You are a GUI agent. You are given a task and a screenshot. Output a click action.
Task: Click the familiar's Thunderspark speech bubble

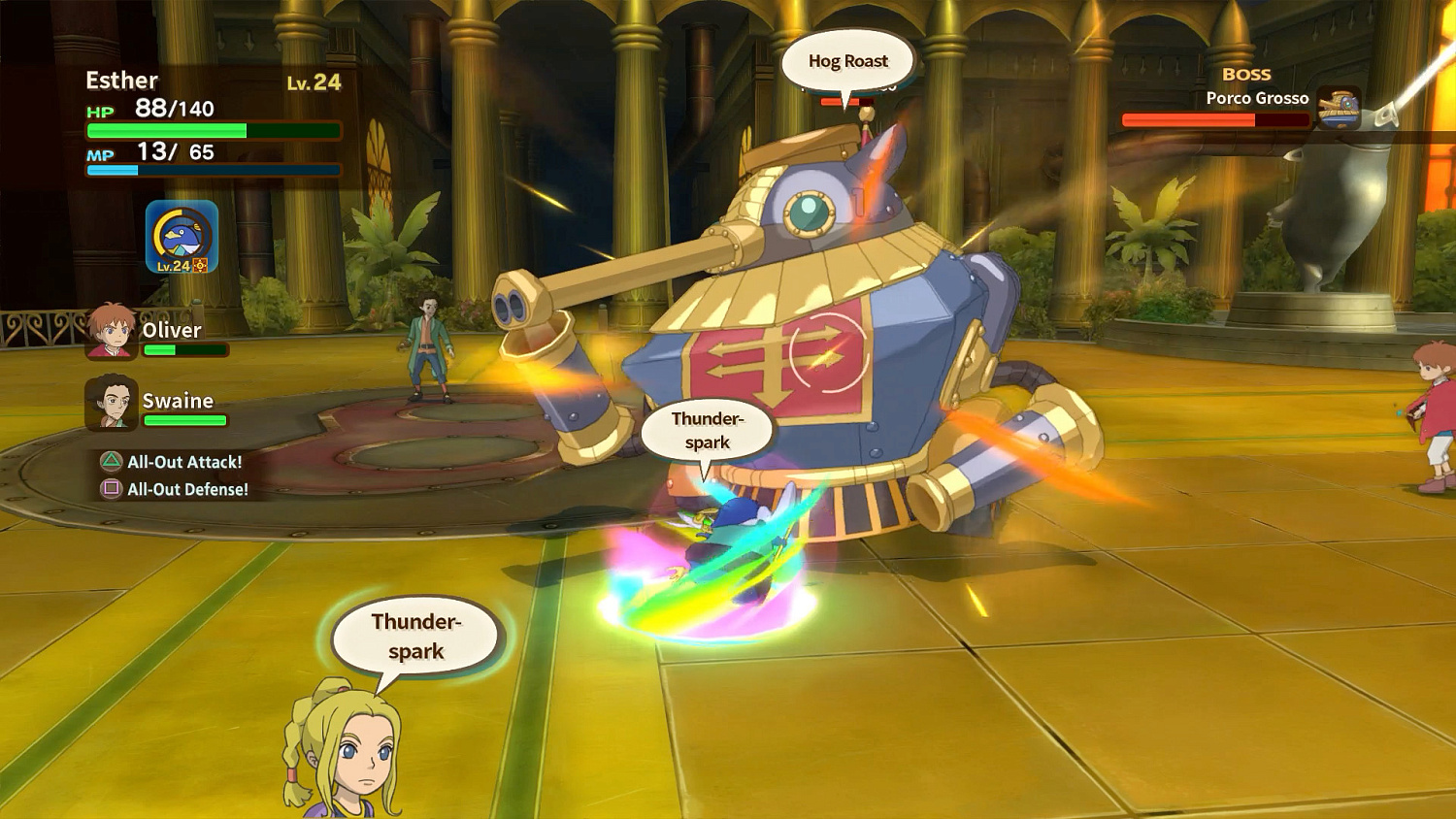[707, 430]
